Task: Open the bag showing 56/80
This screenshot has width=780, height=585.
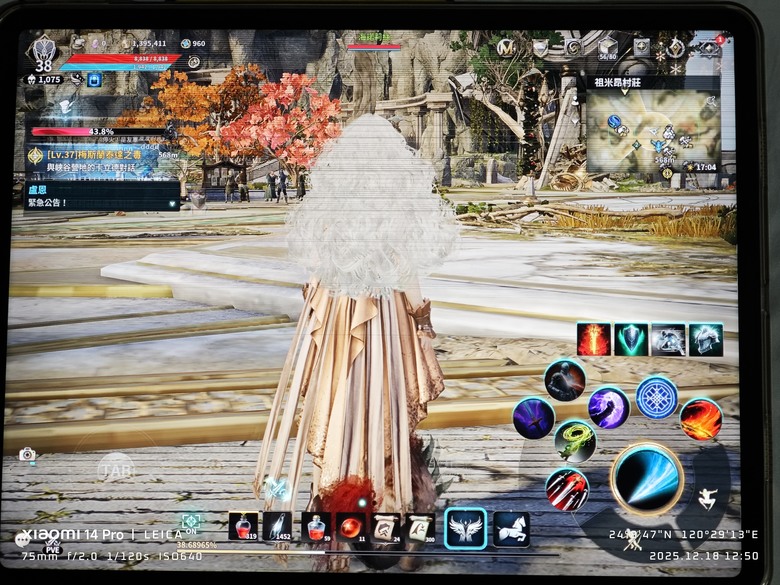Action: point(607,47)
